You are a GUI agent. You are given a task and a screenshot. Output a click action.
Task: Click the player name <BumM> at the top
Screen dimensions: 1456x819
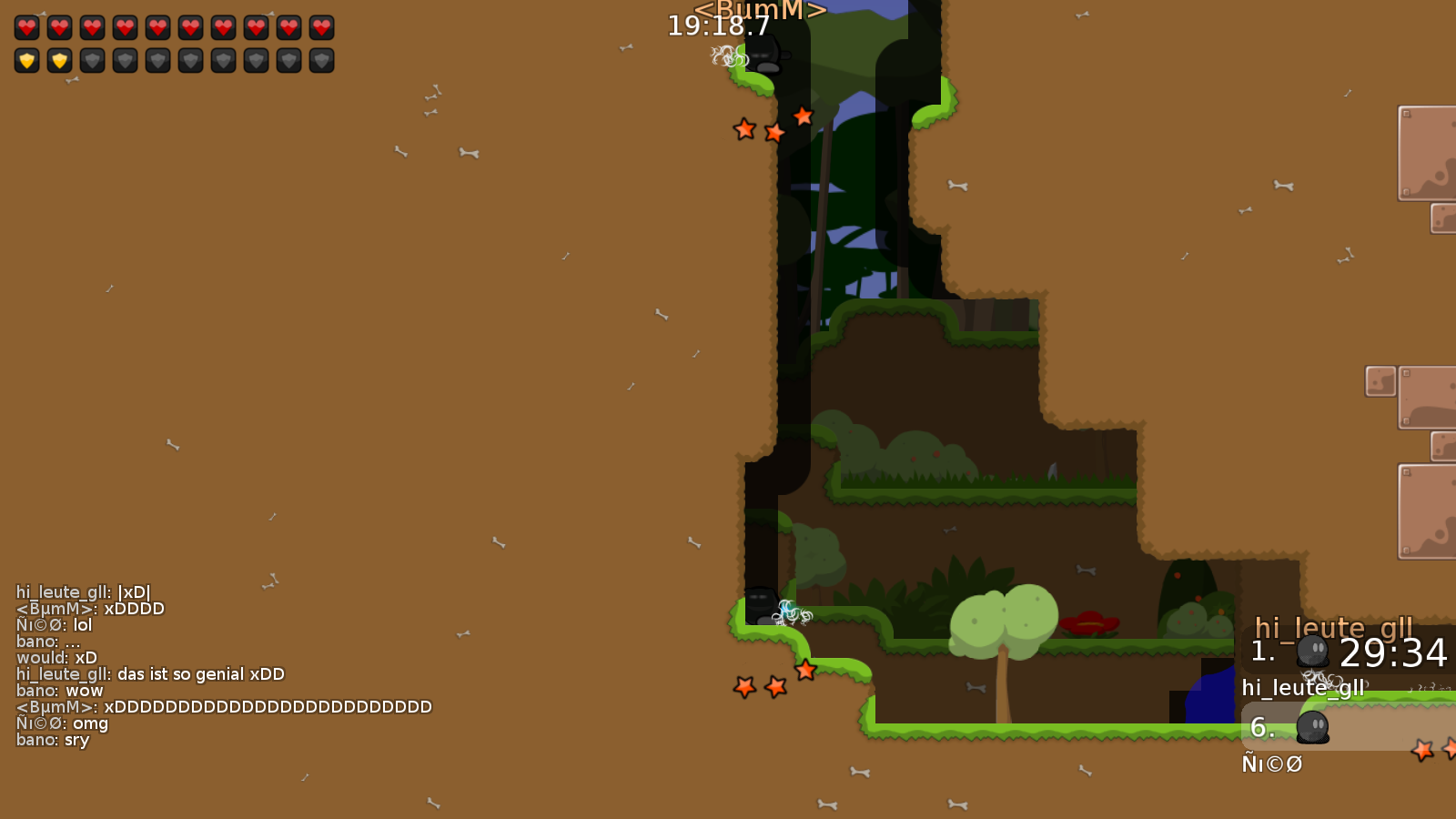pos(761,10)
